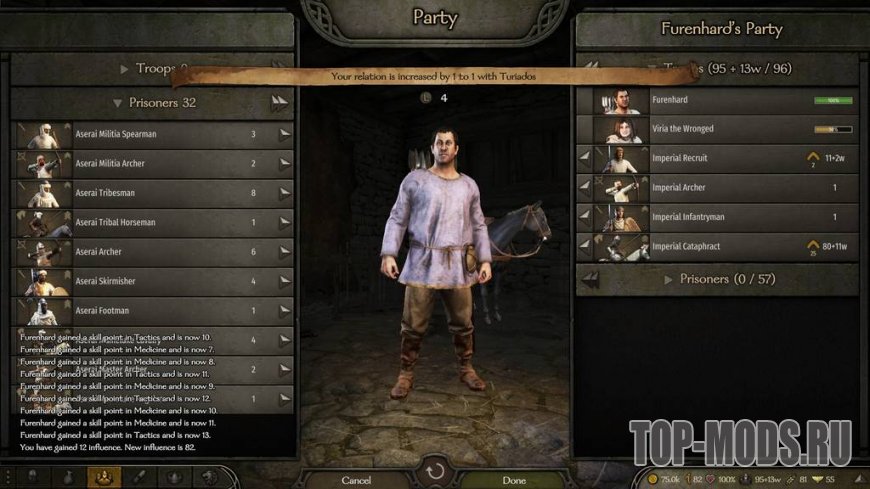
Task: Select the Furenhard hero row
Action: coord(720,101)
